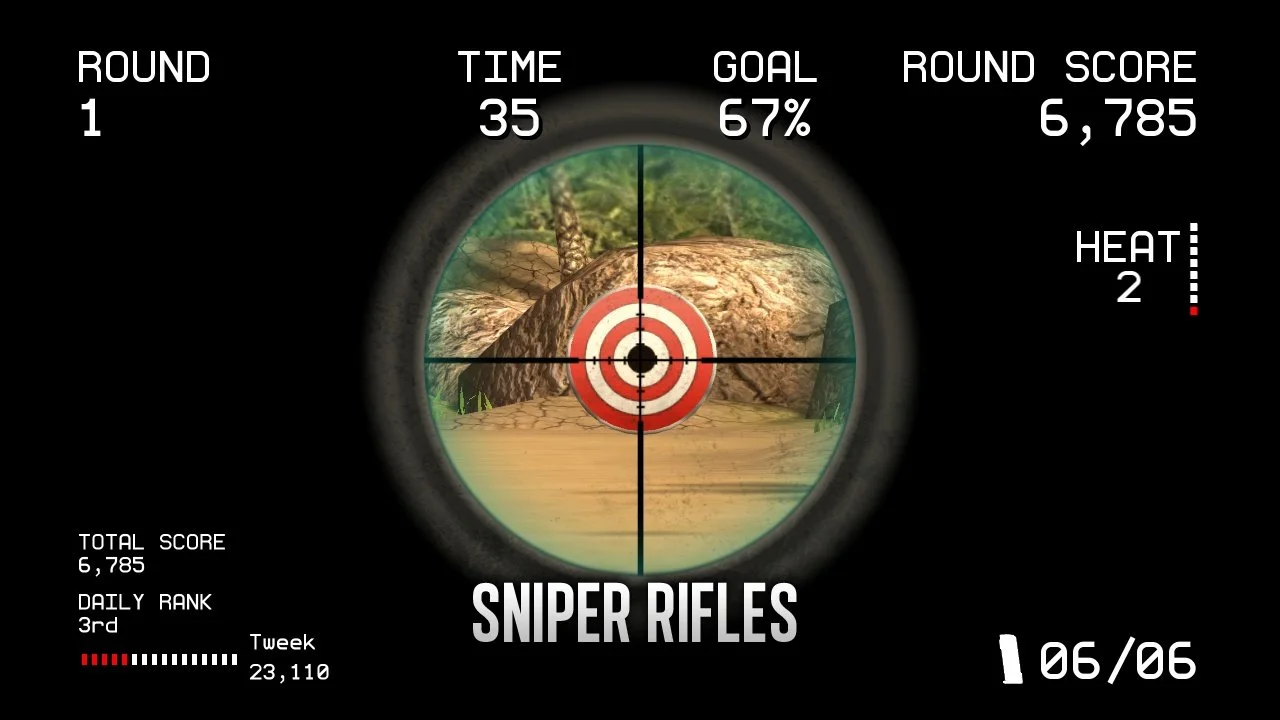This screenshot has height=720, width=1280.
Task: Select the ROUND 1 header
Action: [144, 90]
